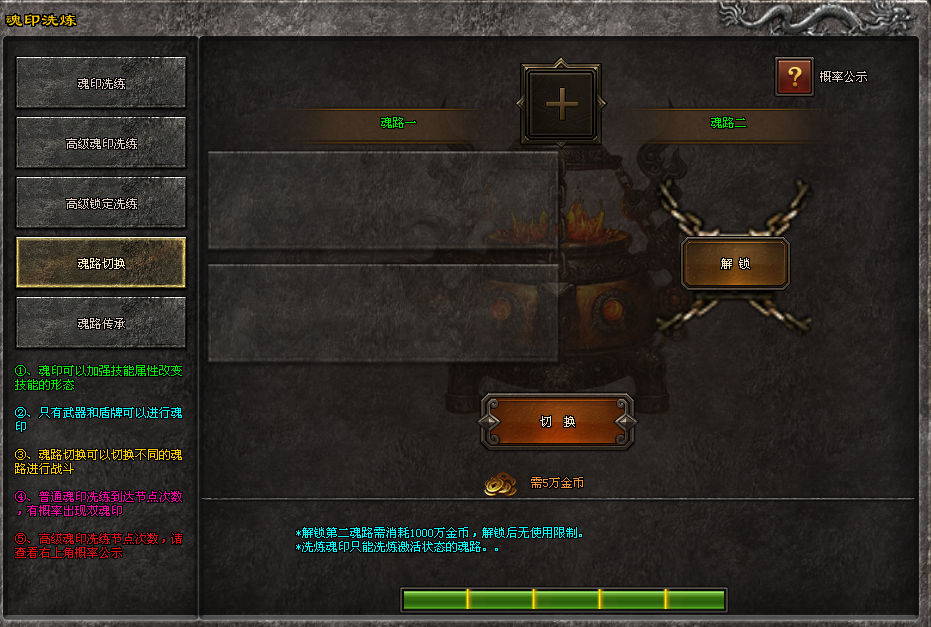Select the 魂路一 header
The width and height of the screenshot is (931, 627).
click(x=398, y=124)
